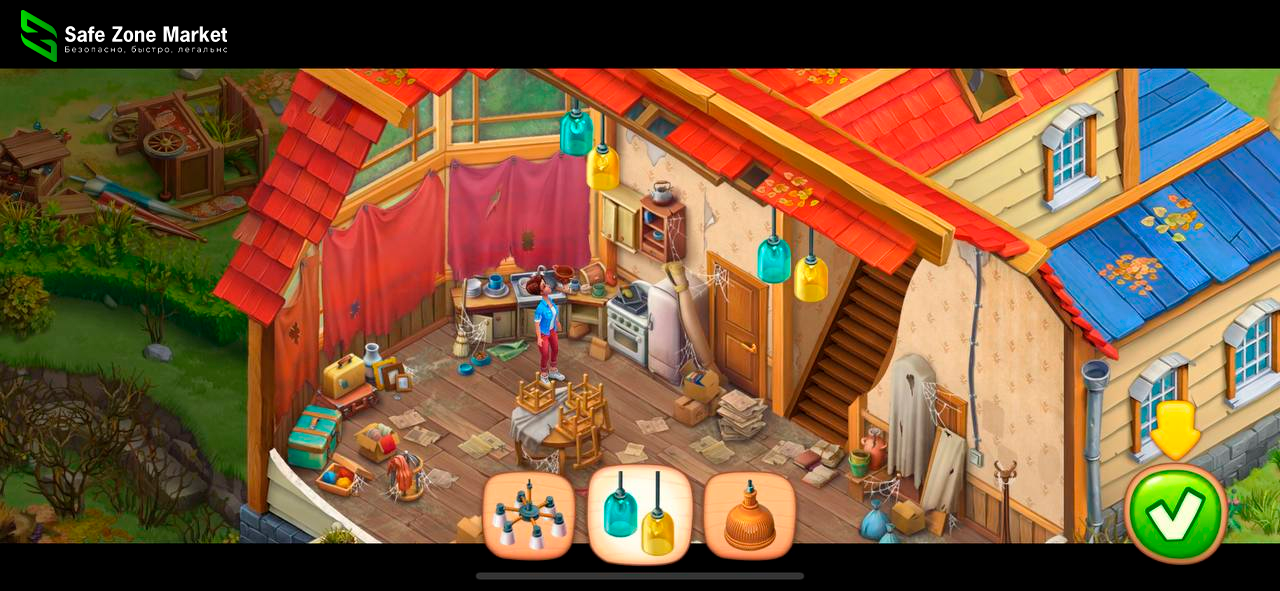The width and height of the screenshot is (1280, 591).
Task: Confirm selection with the green checkmark button
Action: click(x=1175, y=513)
